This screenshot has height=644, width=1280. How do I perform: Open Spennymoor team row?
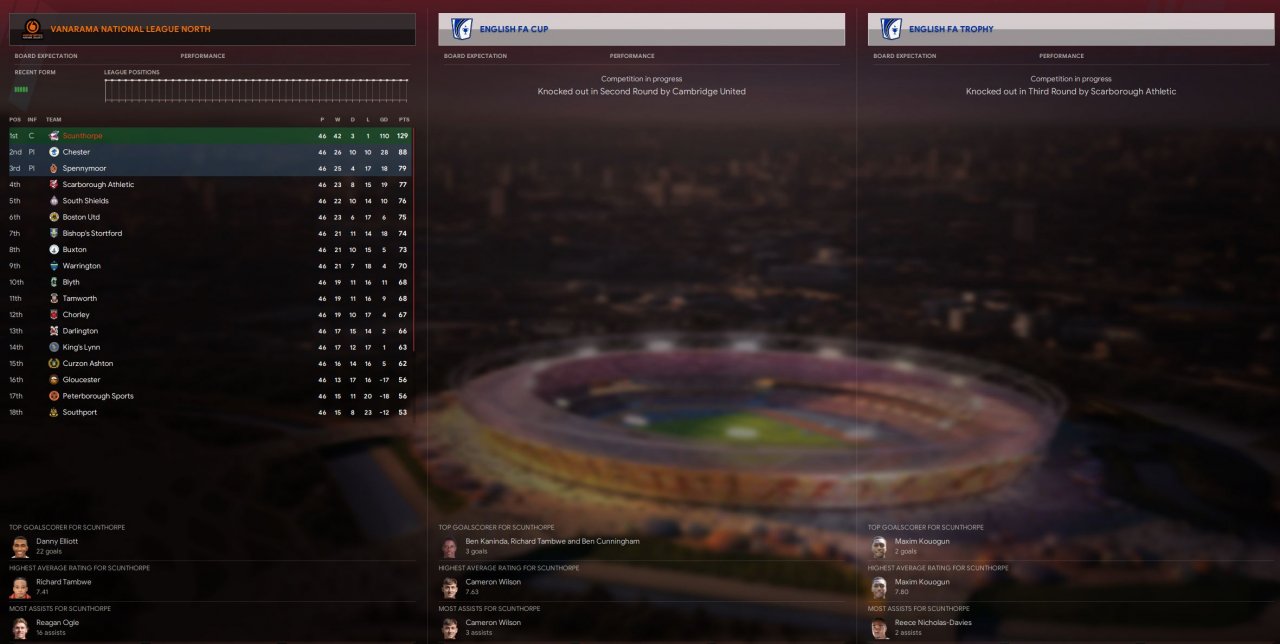84,168
